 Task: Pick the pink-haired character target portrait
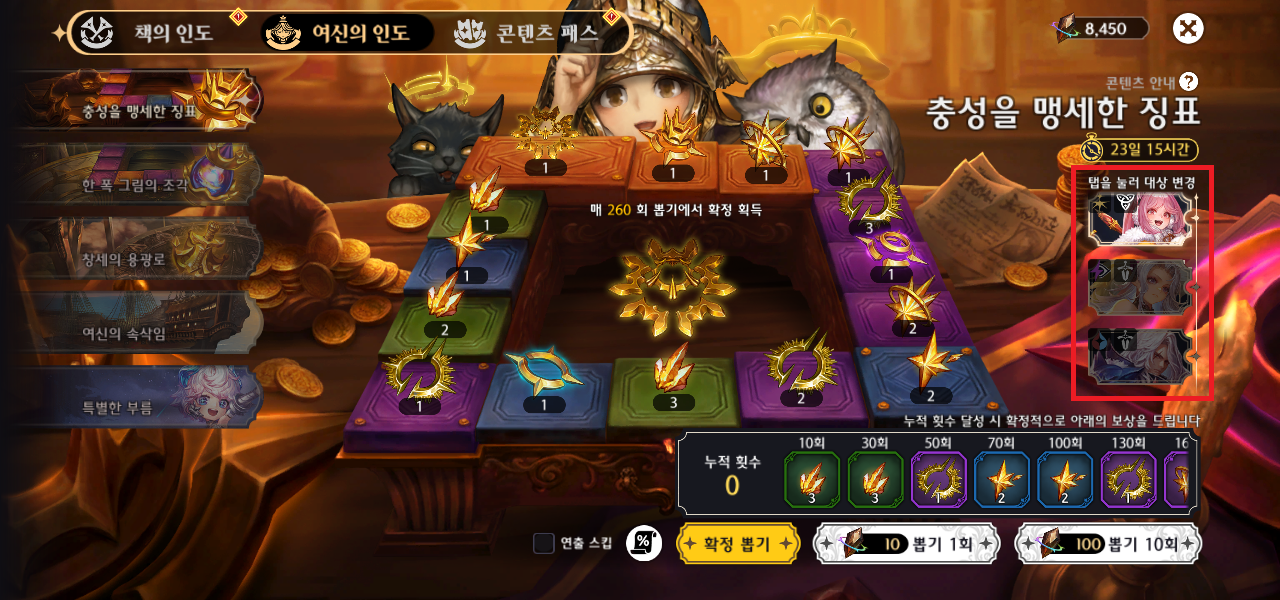(x=1140, y=217)
